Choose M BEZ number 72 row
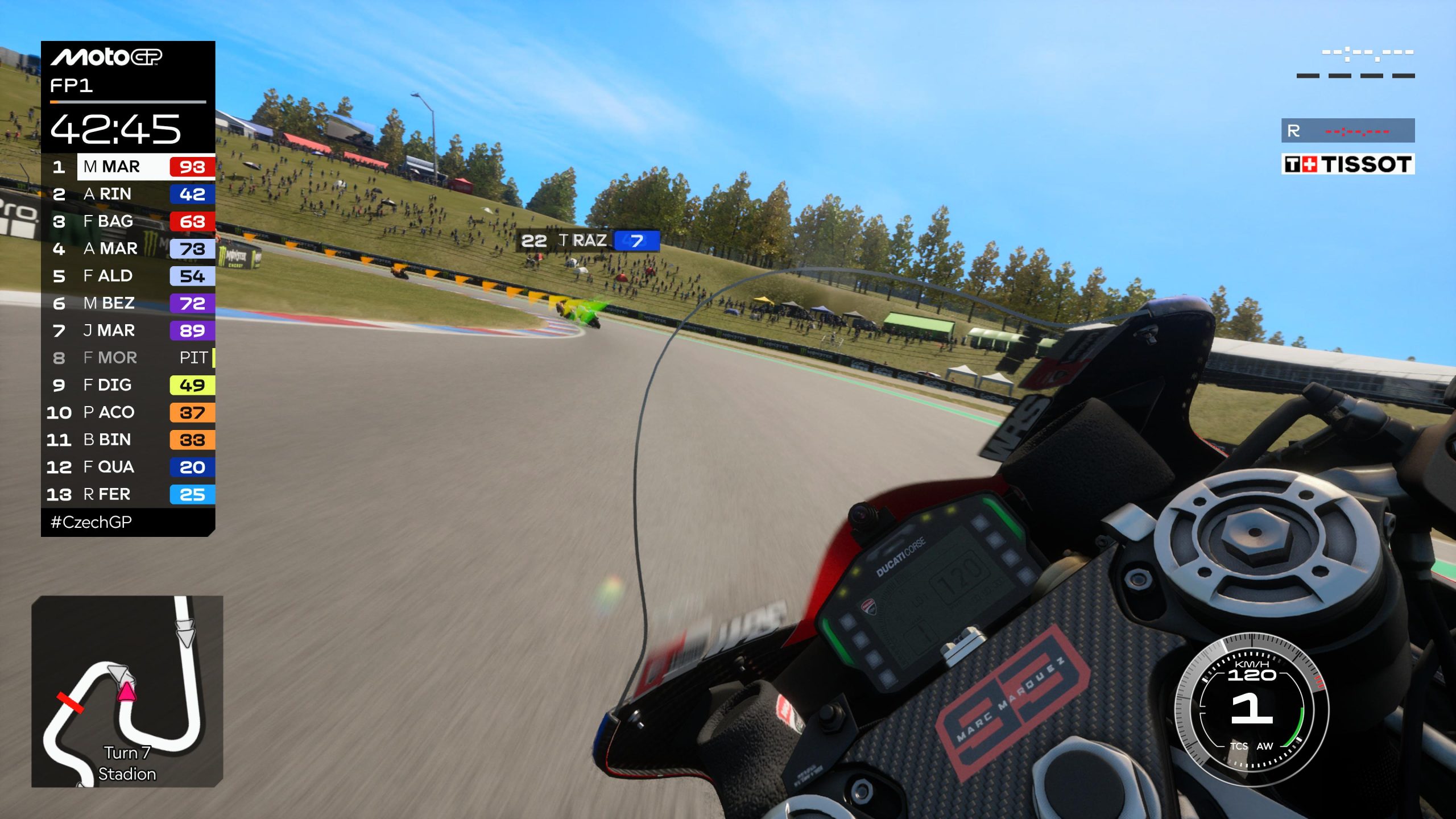The height and width of the screenshot is (819, 1456). coord(129,303)
